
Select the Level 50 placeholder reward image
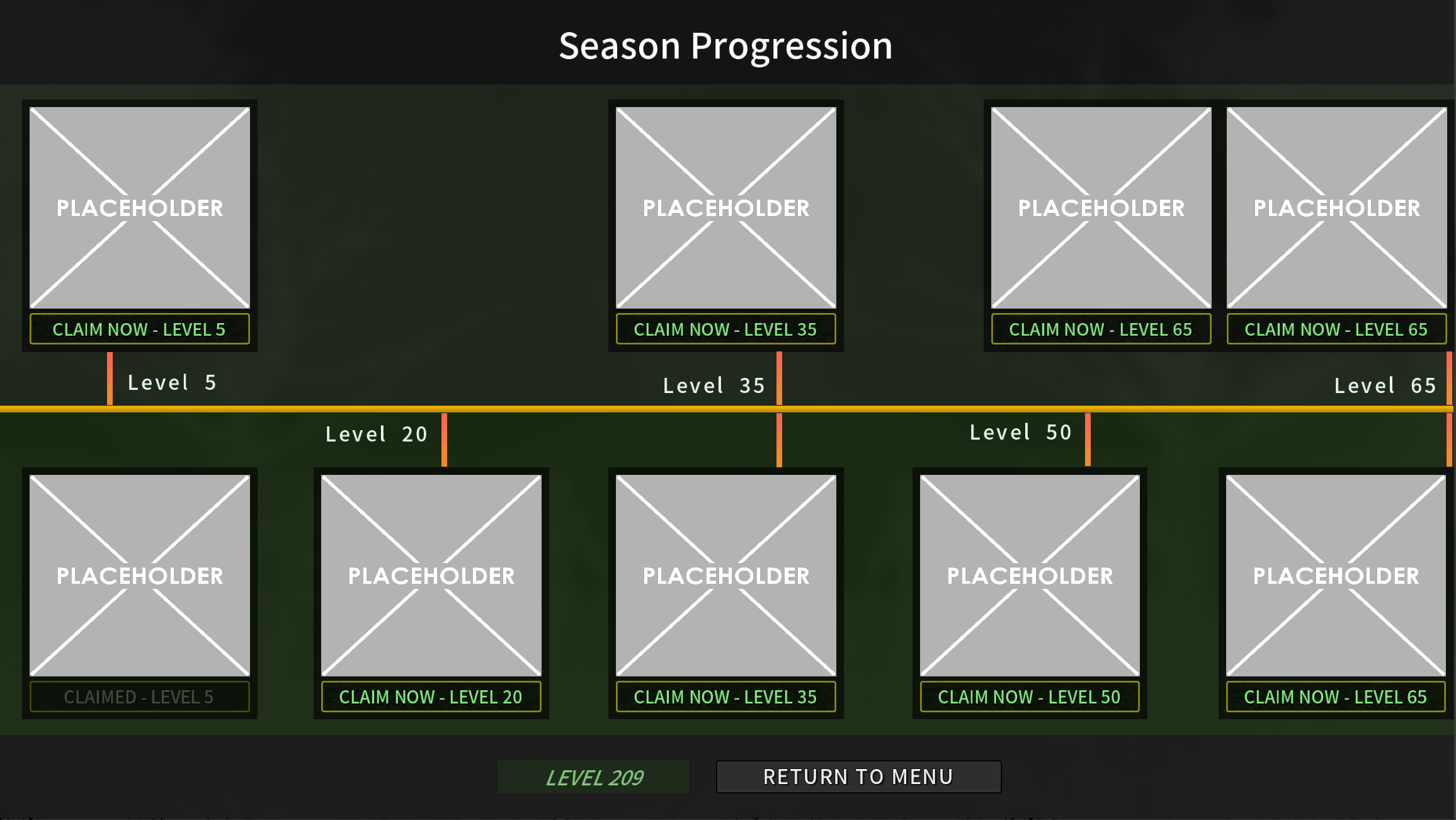[x=1028, y=575]
